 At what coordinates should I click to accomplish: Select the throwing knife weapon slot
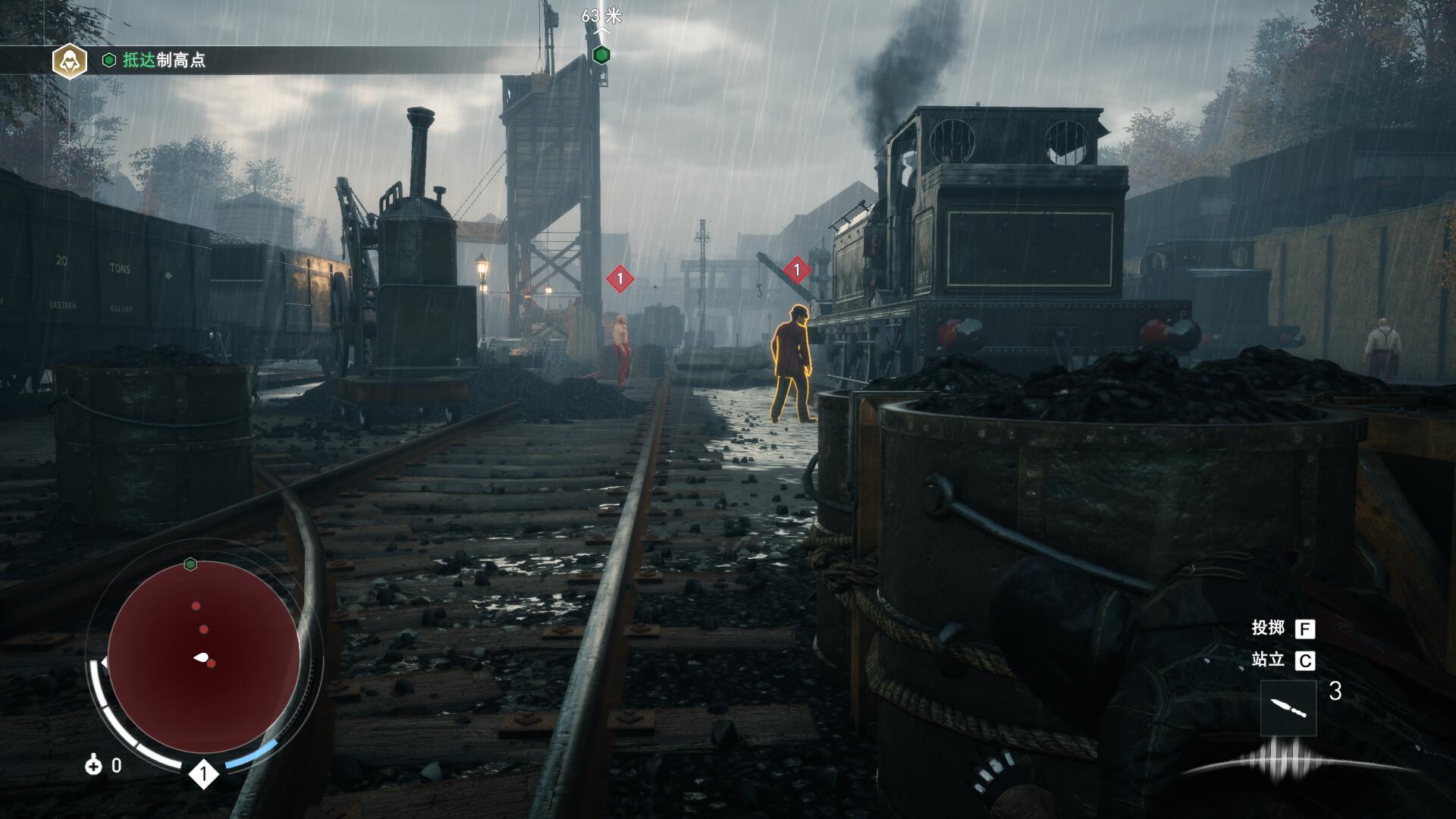click(x=1288, y=708)
